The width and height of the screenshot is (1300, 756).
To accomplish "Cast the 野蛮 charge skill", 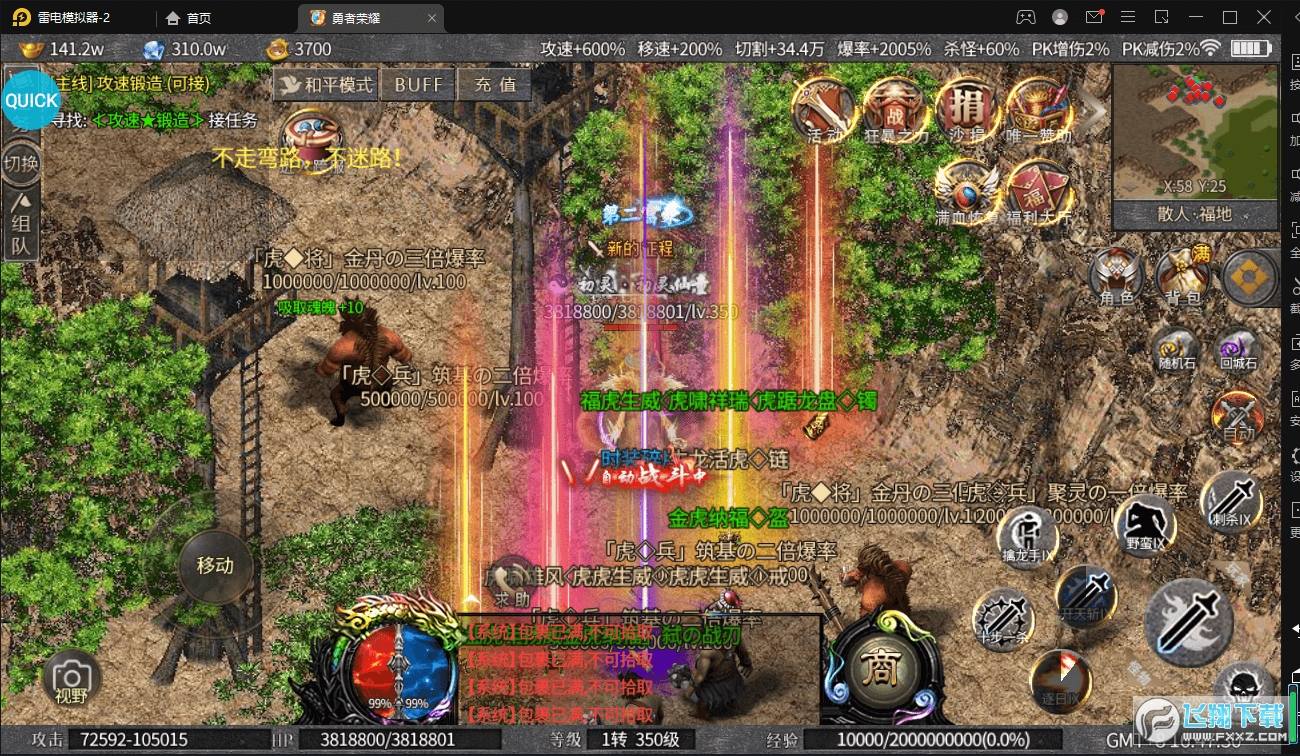I will 1146,524.
